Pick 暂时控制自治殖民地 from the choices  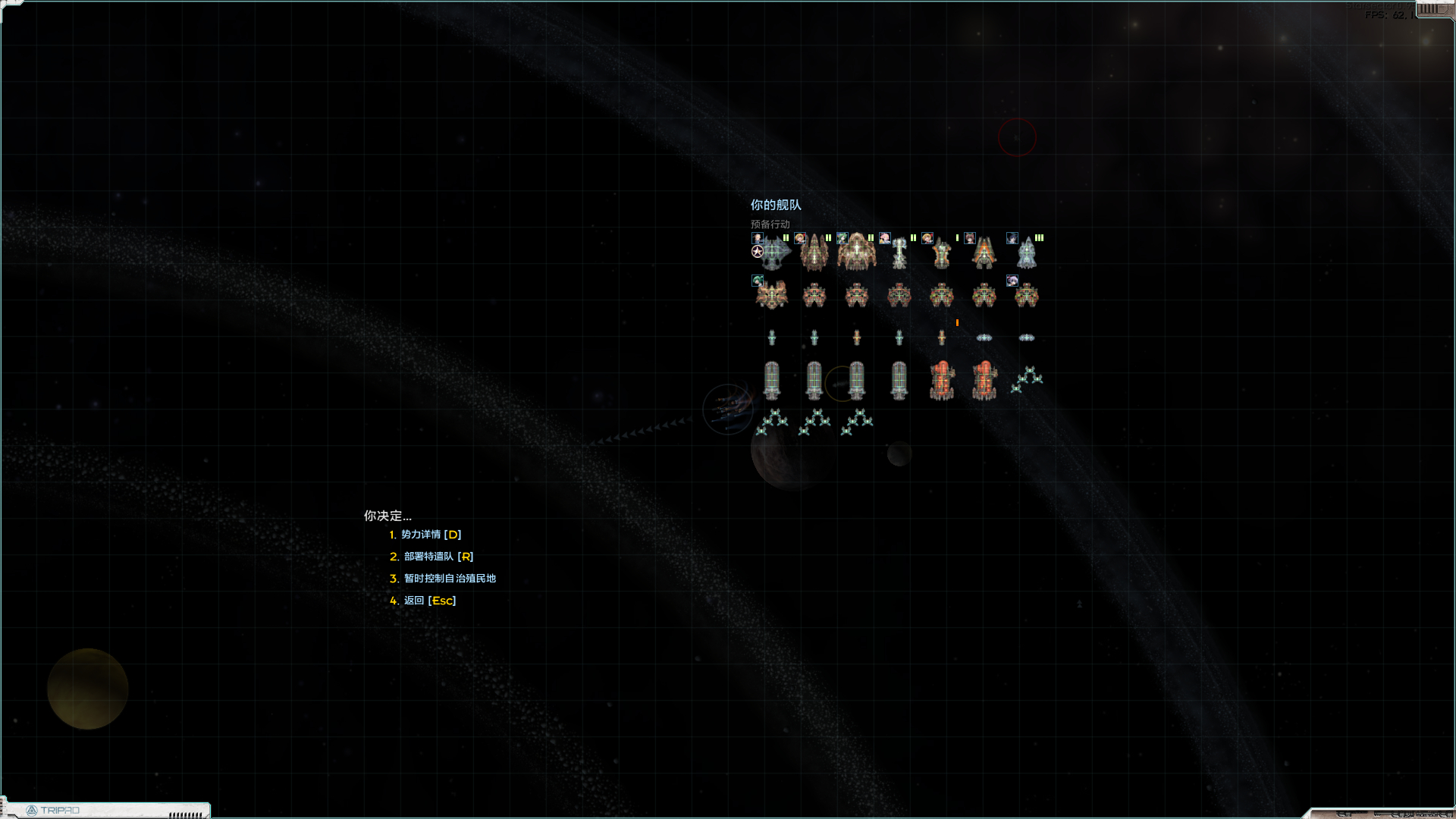pyautogui.click(x=449, y=579)
